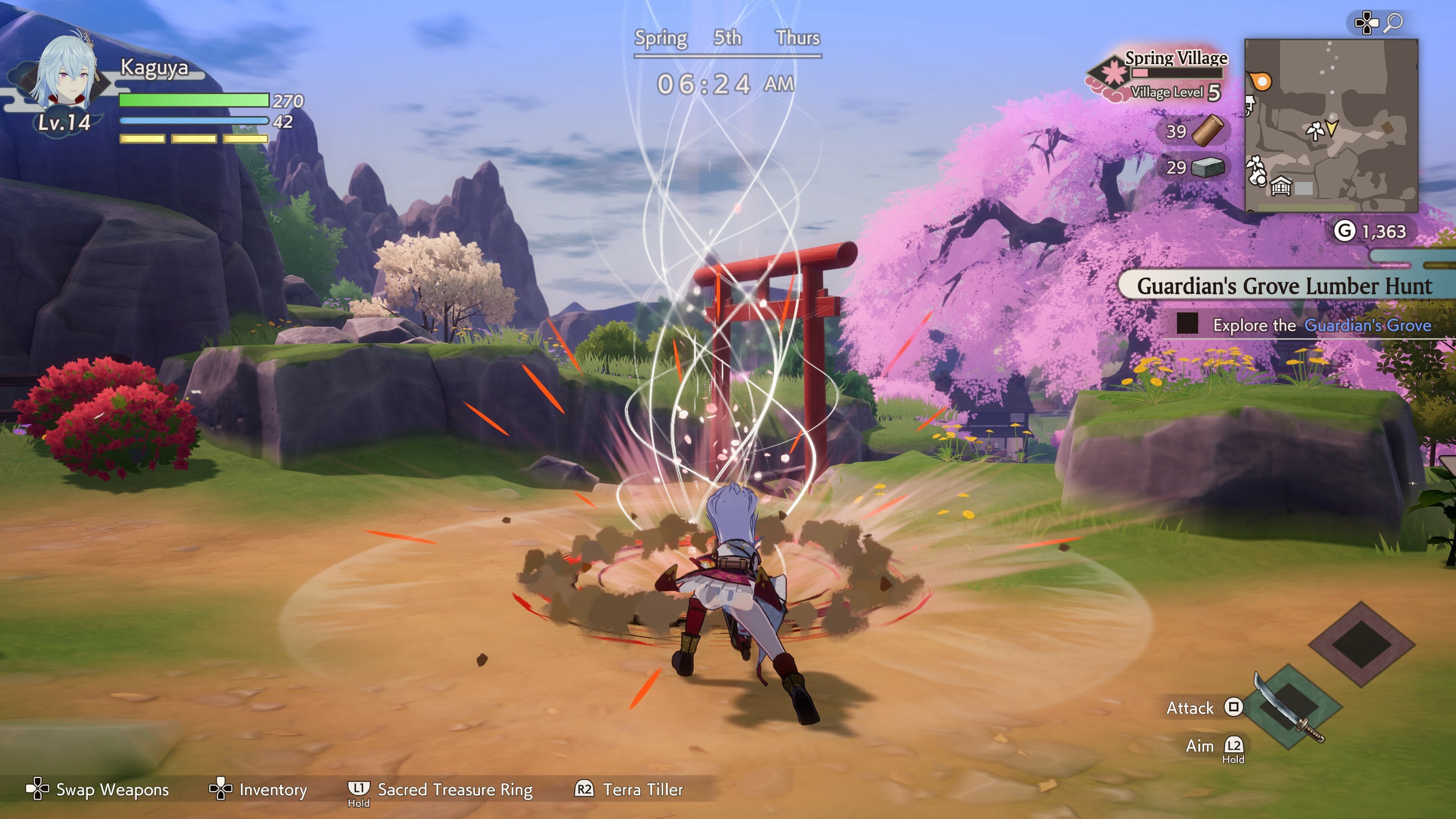This screenshot has height=819, width=1456.
Task: Select Swap Weapons in bottom bar
Action: pyautogui.click(x=112, y=789)
